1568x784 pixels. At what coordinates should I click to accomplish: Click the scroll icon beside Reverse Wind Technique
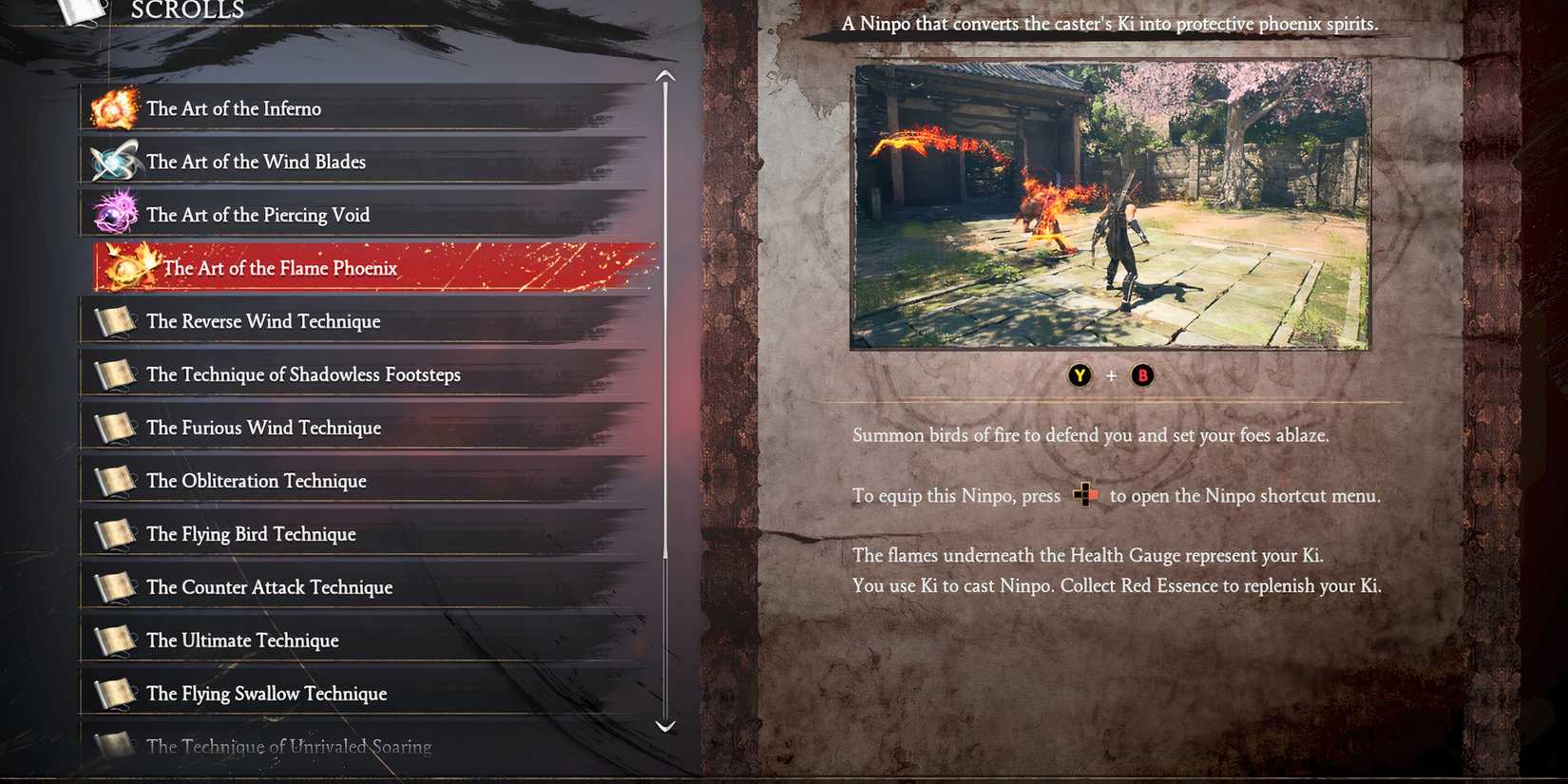click(114, 320)
